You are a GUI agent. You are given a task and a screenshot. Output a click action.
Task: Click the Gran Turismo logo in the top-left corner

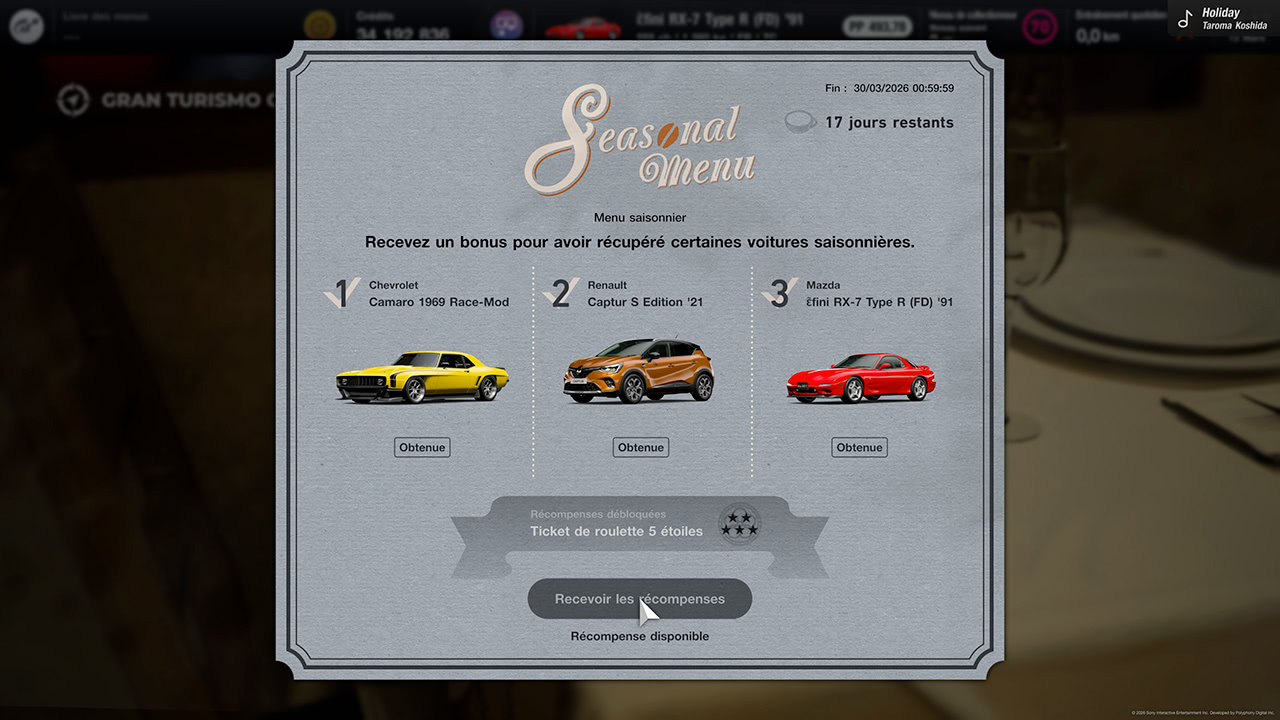click(26, 26)
